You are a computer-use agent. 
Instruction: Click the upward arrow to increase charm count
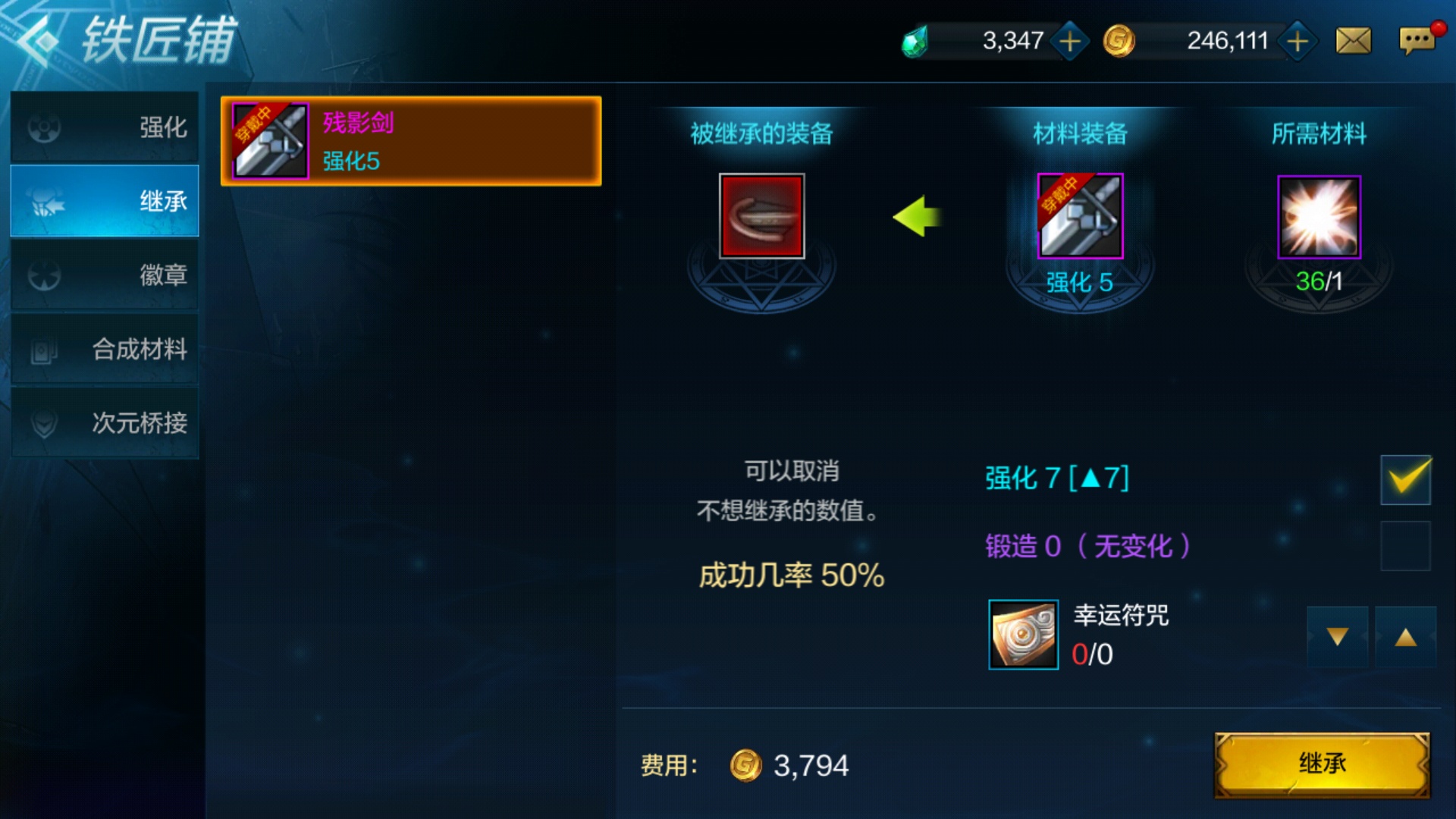pos(1407,637)
